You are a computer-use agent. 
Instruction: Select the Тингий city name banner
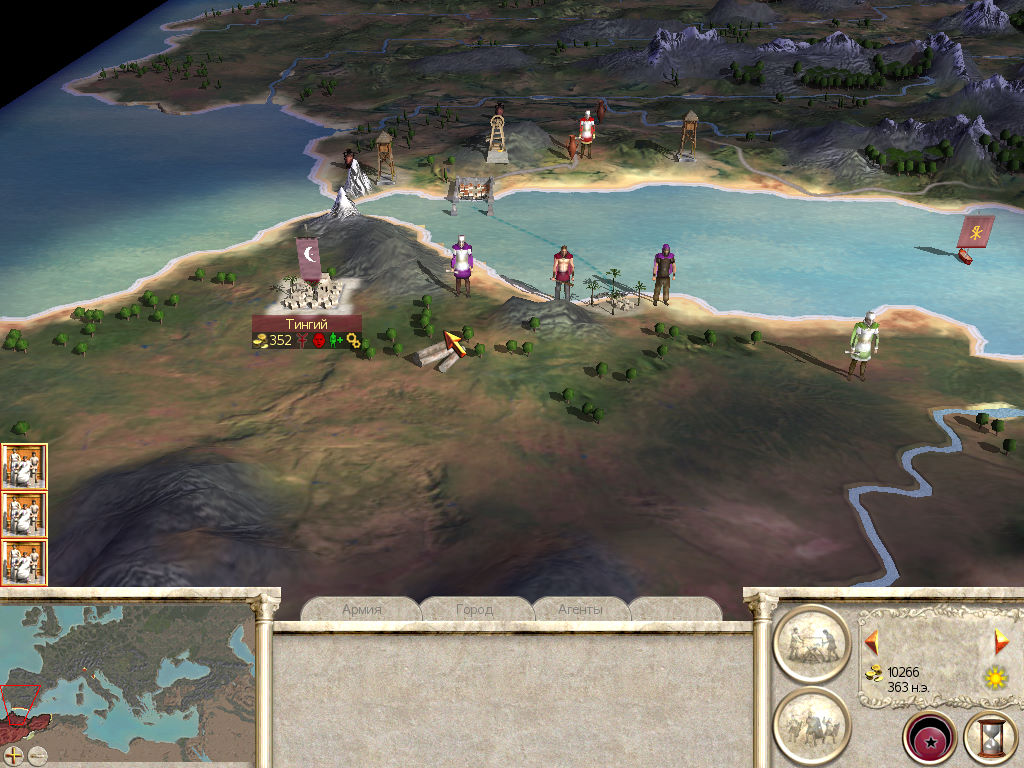(306, 324)
